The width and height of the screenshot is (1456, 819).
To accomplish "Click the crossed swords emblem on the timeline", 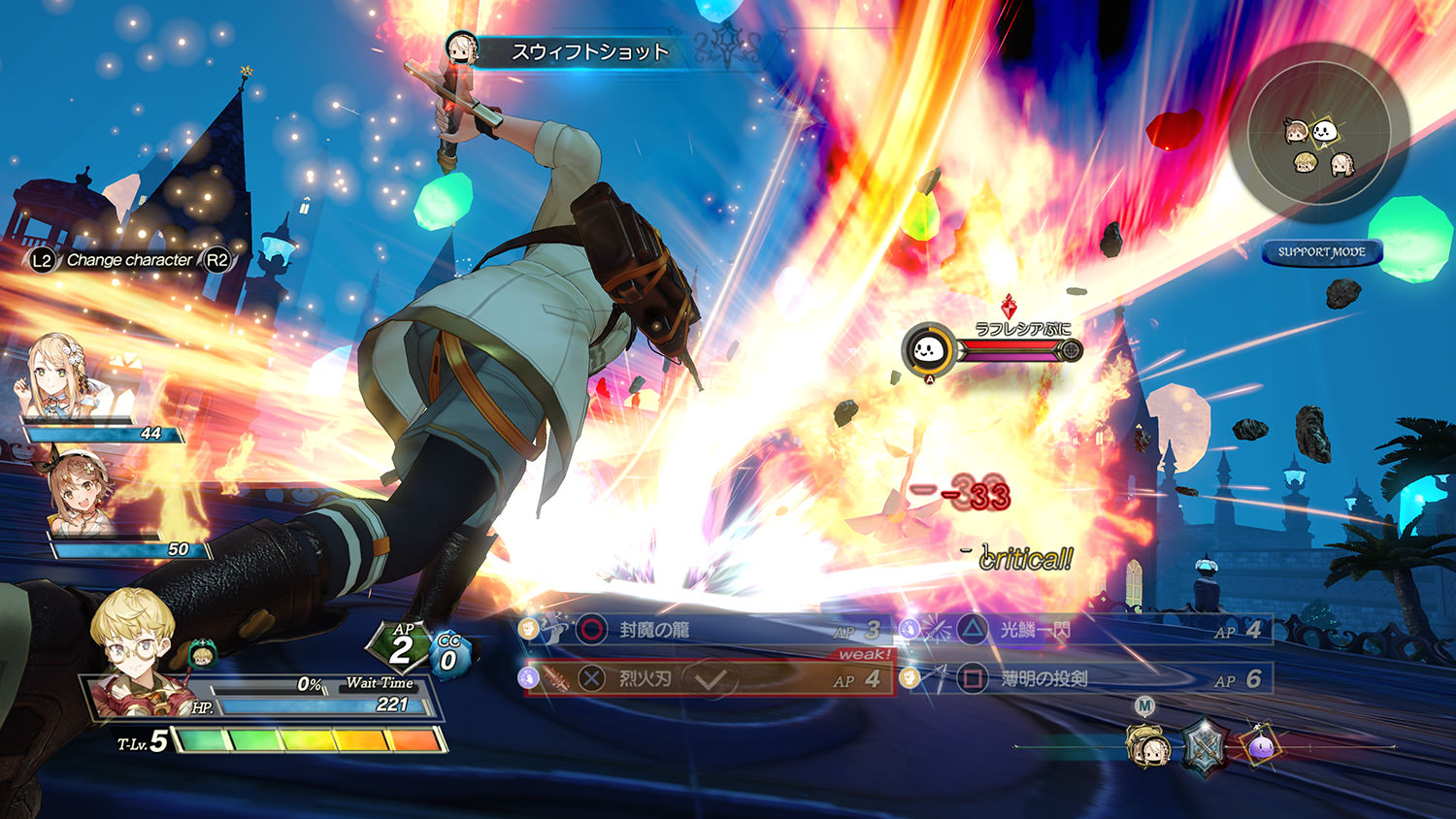I will [1205, 747].
